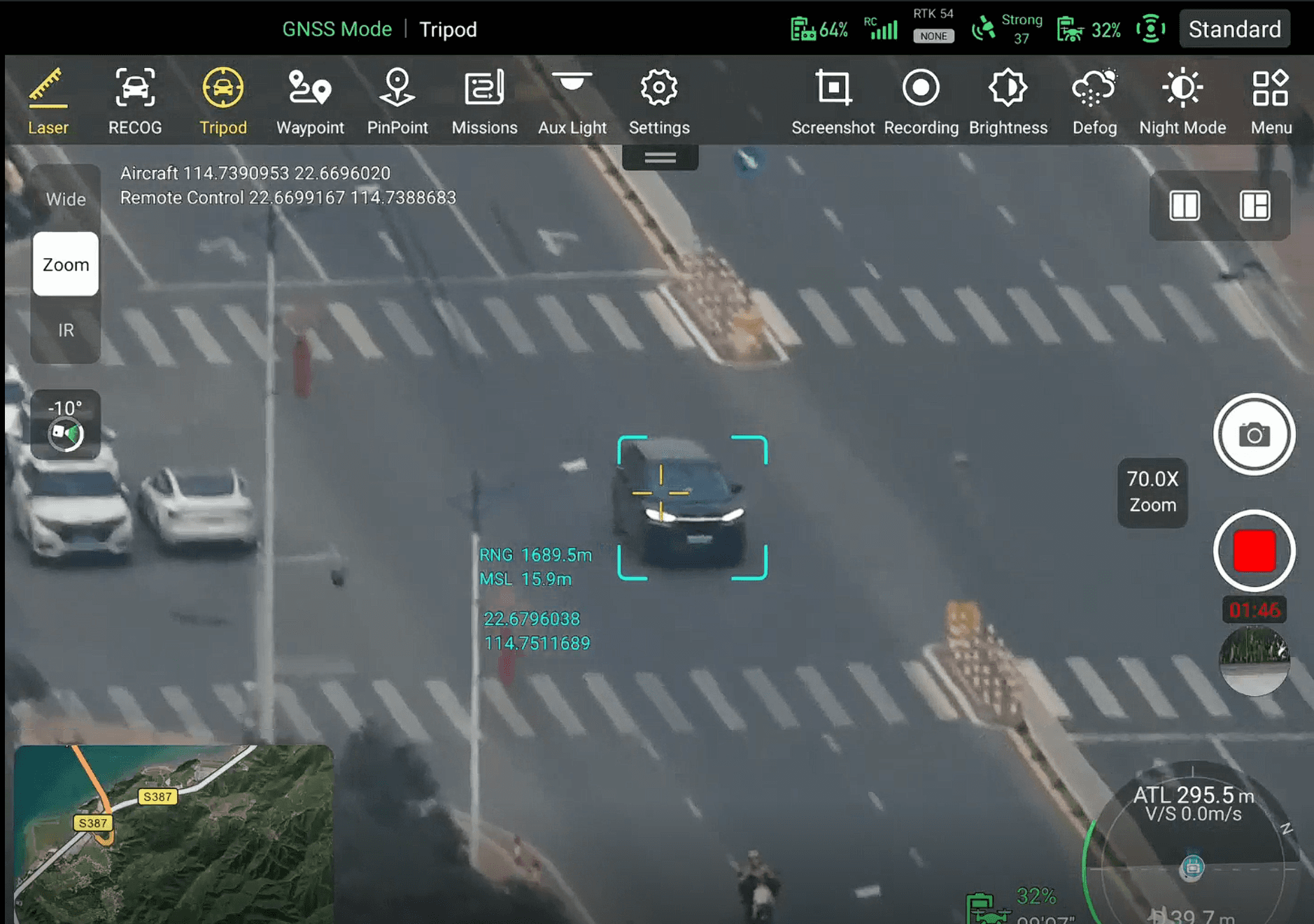This screenshot has width=1314, height=924.
Task: Enable Night Mode
Action: point(1182,100)
